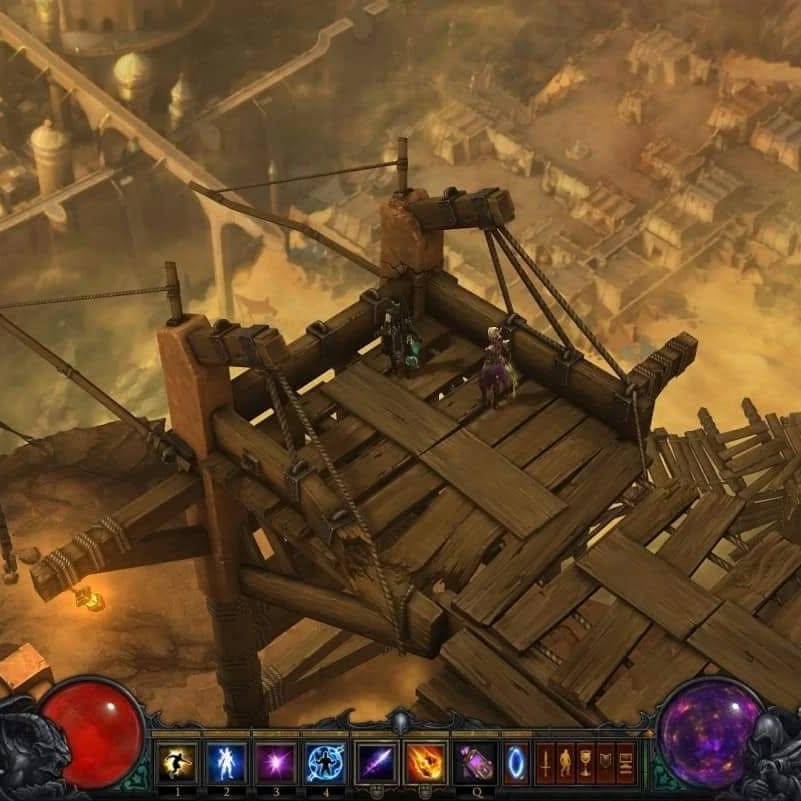The width and height of the screenshot is (801, 801).
Task: Drink the potion in the Q slot
Action: click(475, 764)
